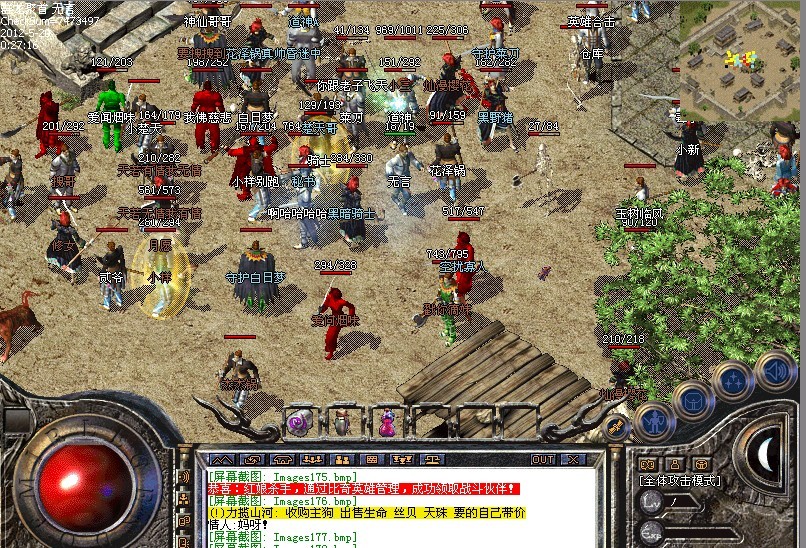The image size is (806, 548).
Task: Click the X button above the chat
Action: [x=574, y=459]
